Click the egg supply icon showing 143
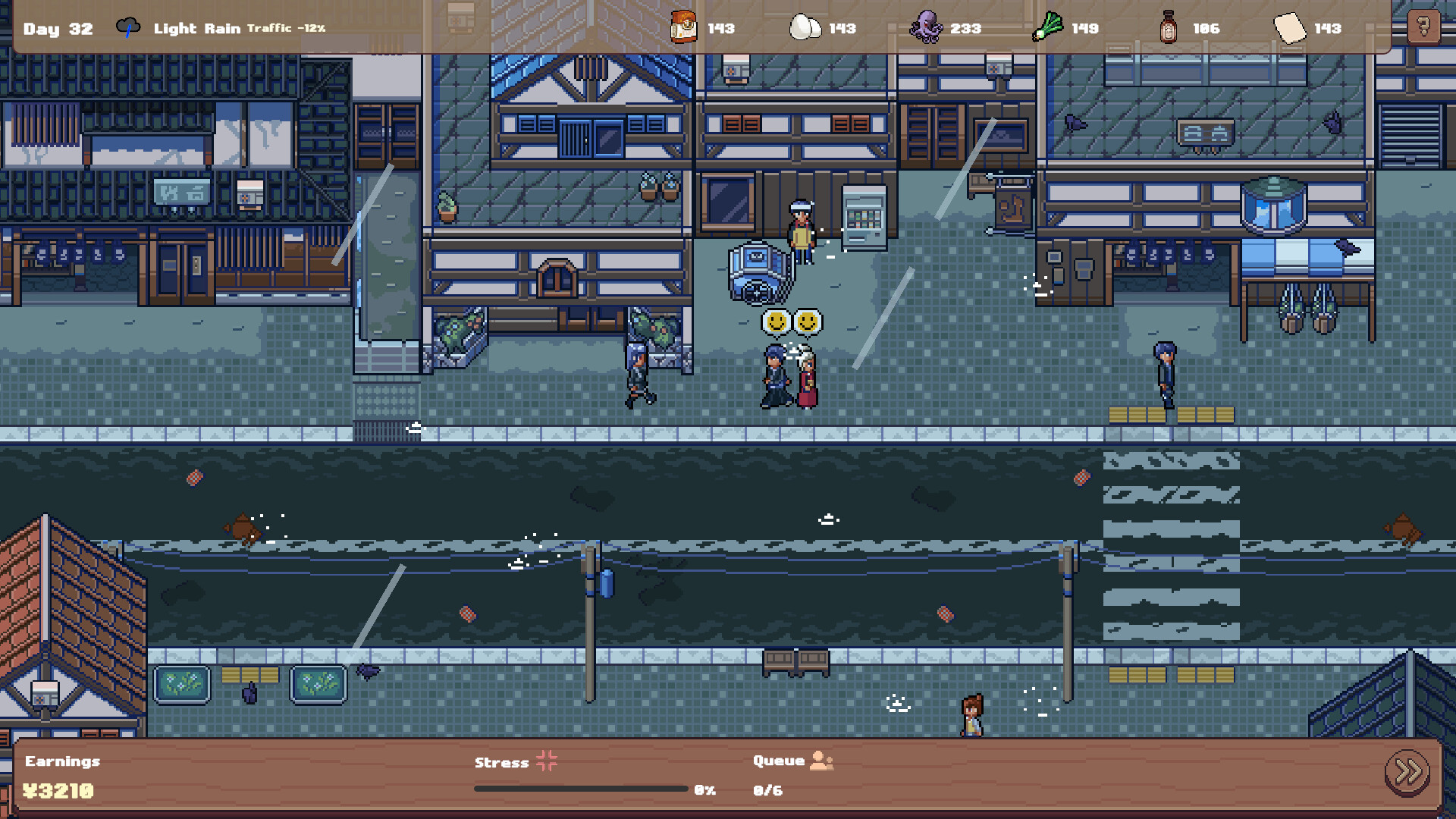The image size is (1456, 819). 806,28
